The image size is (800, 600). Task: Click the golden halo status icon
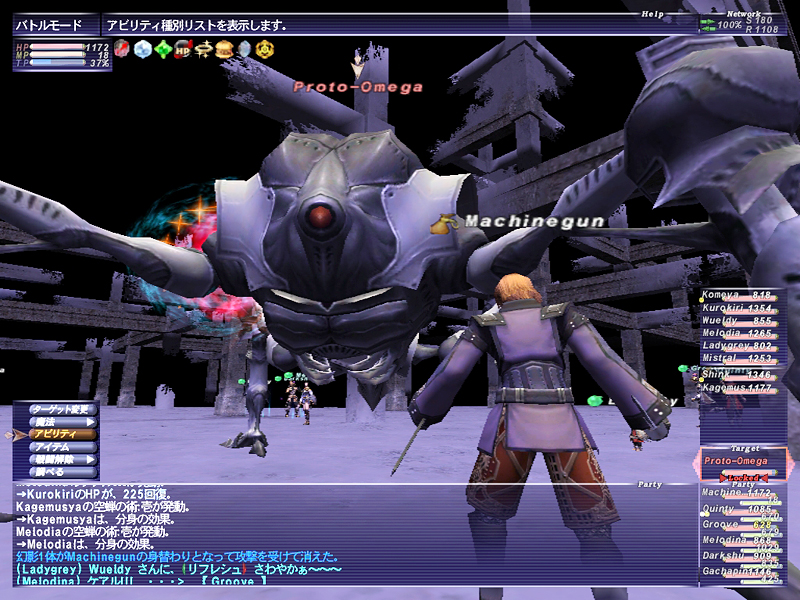click(x=203, y=49)
